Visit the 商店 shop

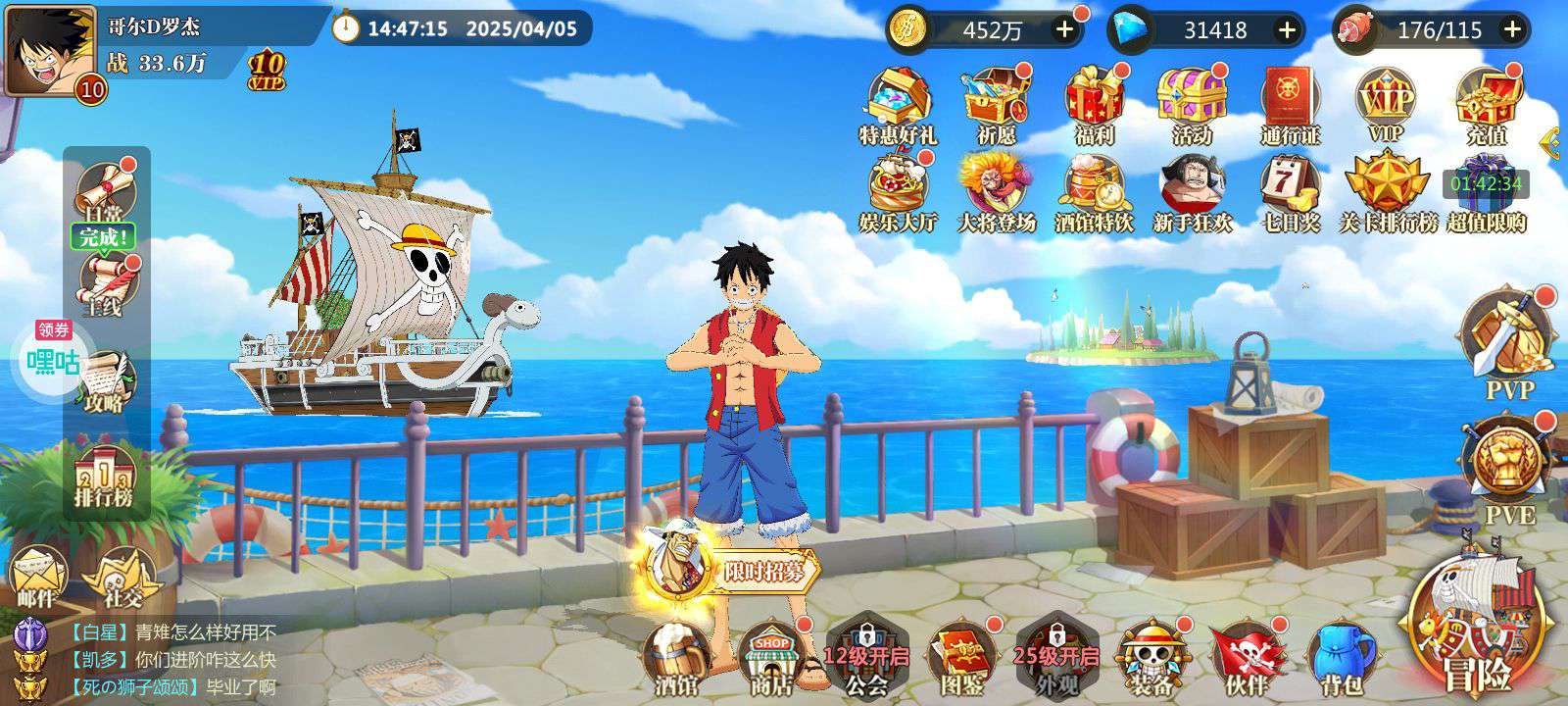coord(771,657)
